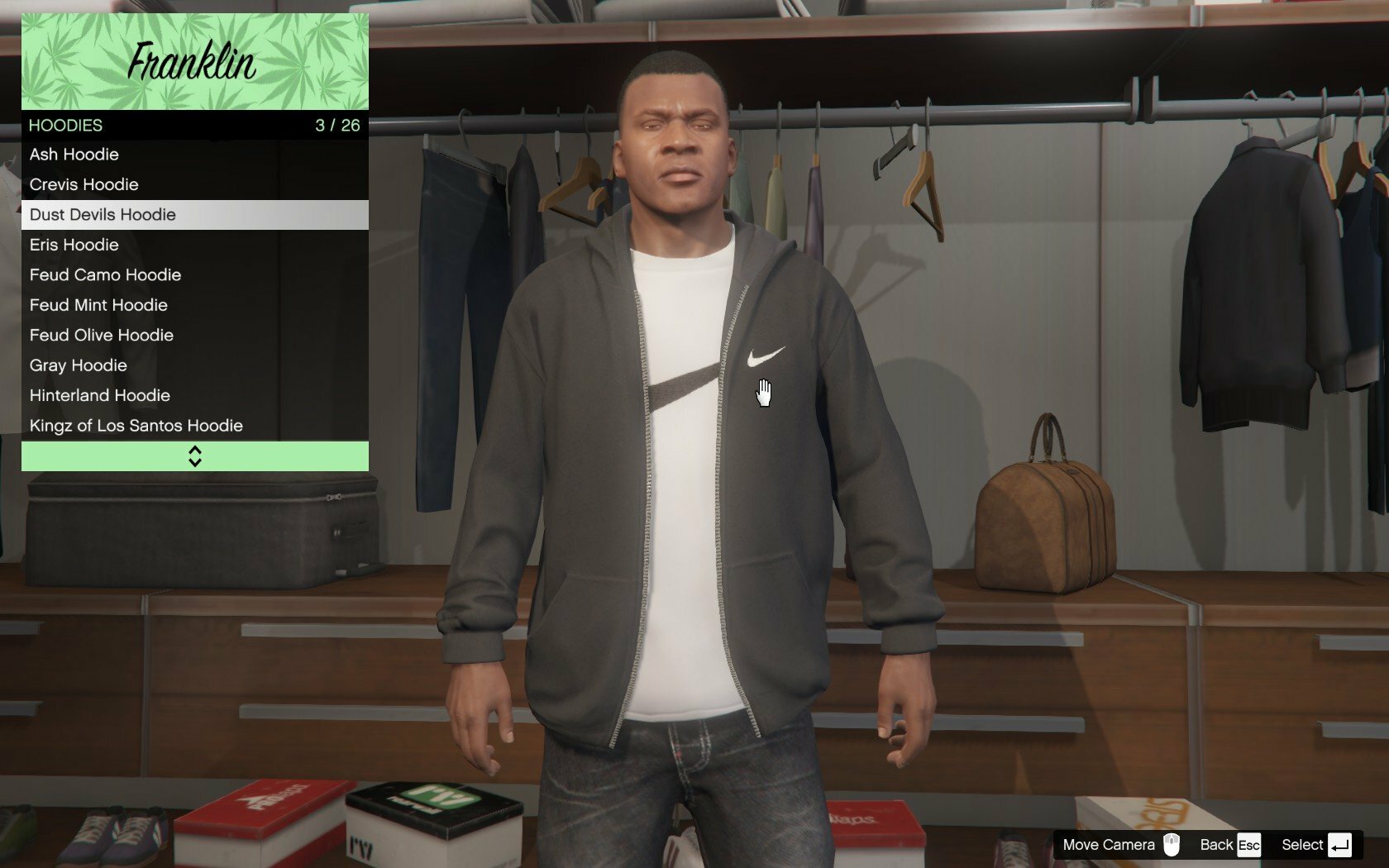
Task: Pick Kingz of Los Santos Hoodie
Action: click(194, 426)
